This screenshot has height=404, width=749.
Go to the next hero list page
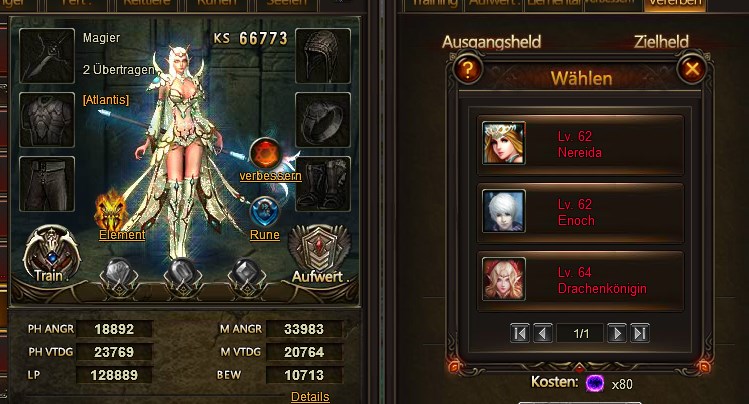[x=618, y=333]
